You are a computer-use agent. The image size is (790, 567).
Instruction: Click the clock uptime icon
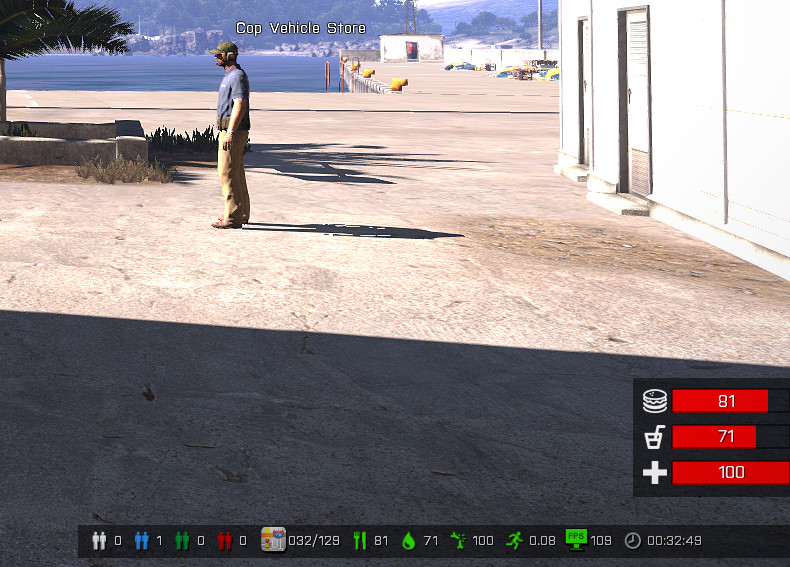pos(633,541)
